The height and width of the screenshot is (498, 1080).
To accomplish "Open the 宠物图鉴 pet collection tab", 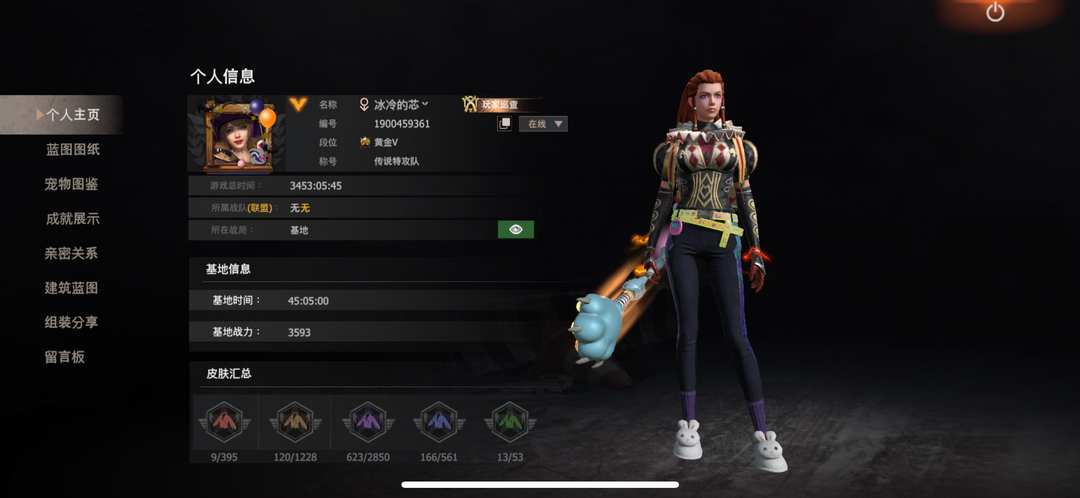I will click(x=72, y=184).
